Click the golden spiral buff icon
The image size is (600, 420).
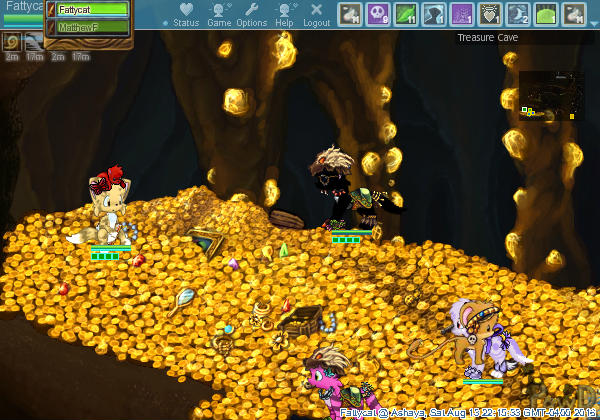(12, 41)
